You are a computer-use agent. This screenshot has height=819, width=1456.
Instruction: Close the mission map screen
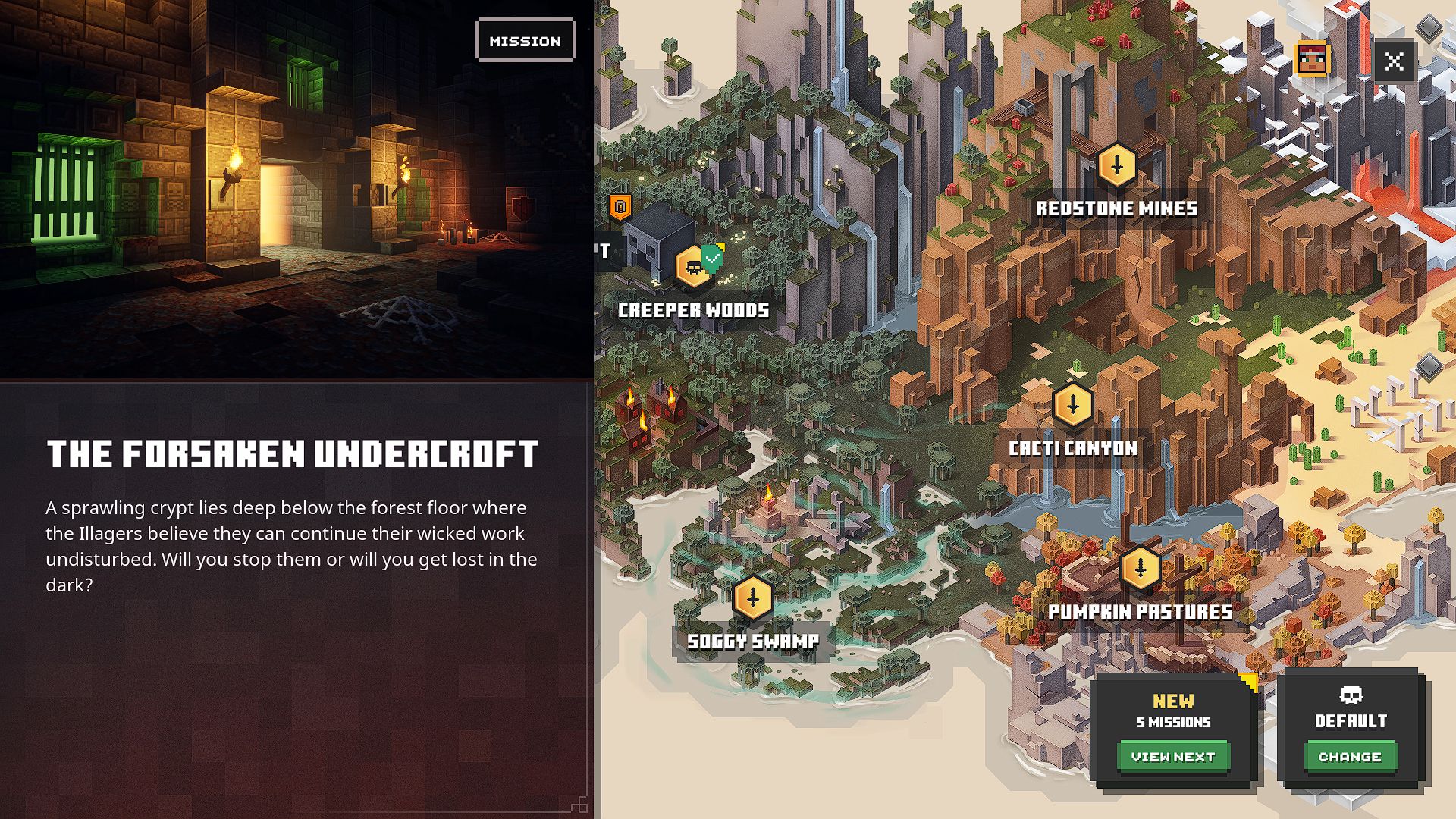click(1394, 61)
